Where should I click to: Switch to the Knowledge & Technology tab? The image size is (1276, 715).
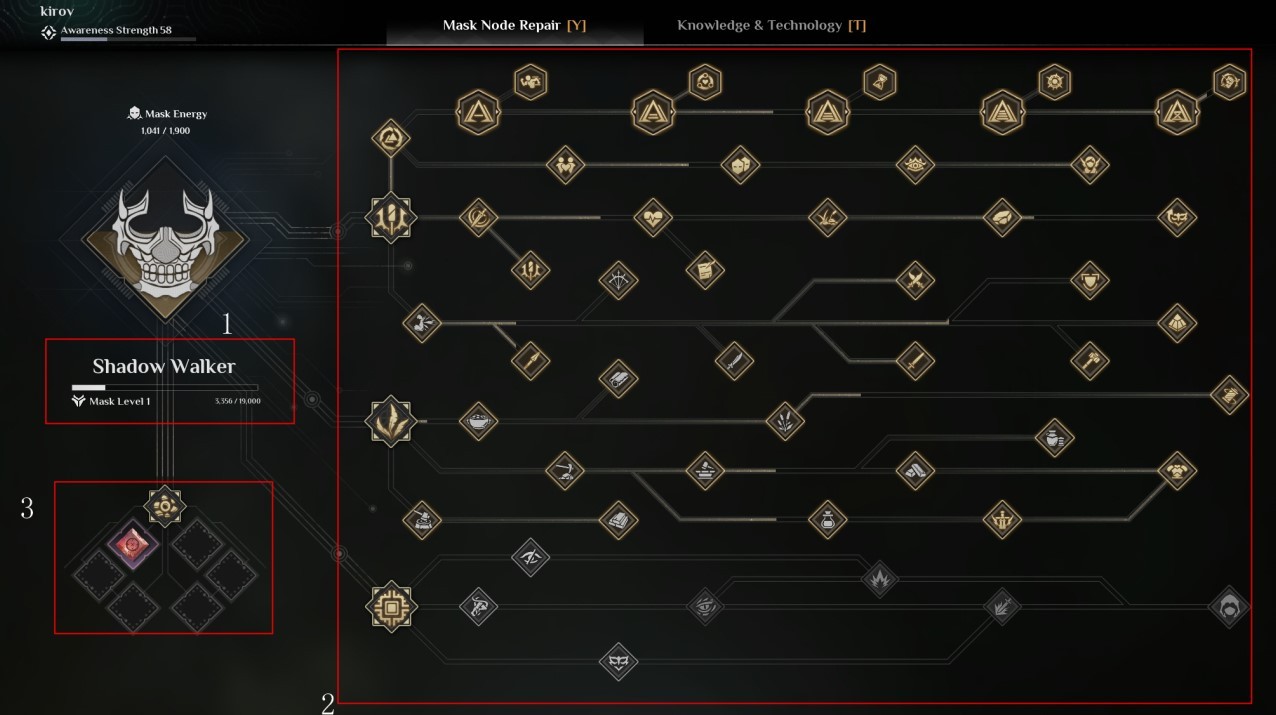click(771, 25)
